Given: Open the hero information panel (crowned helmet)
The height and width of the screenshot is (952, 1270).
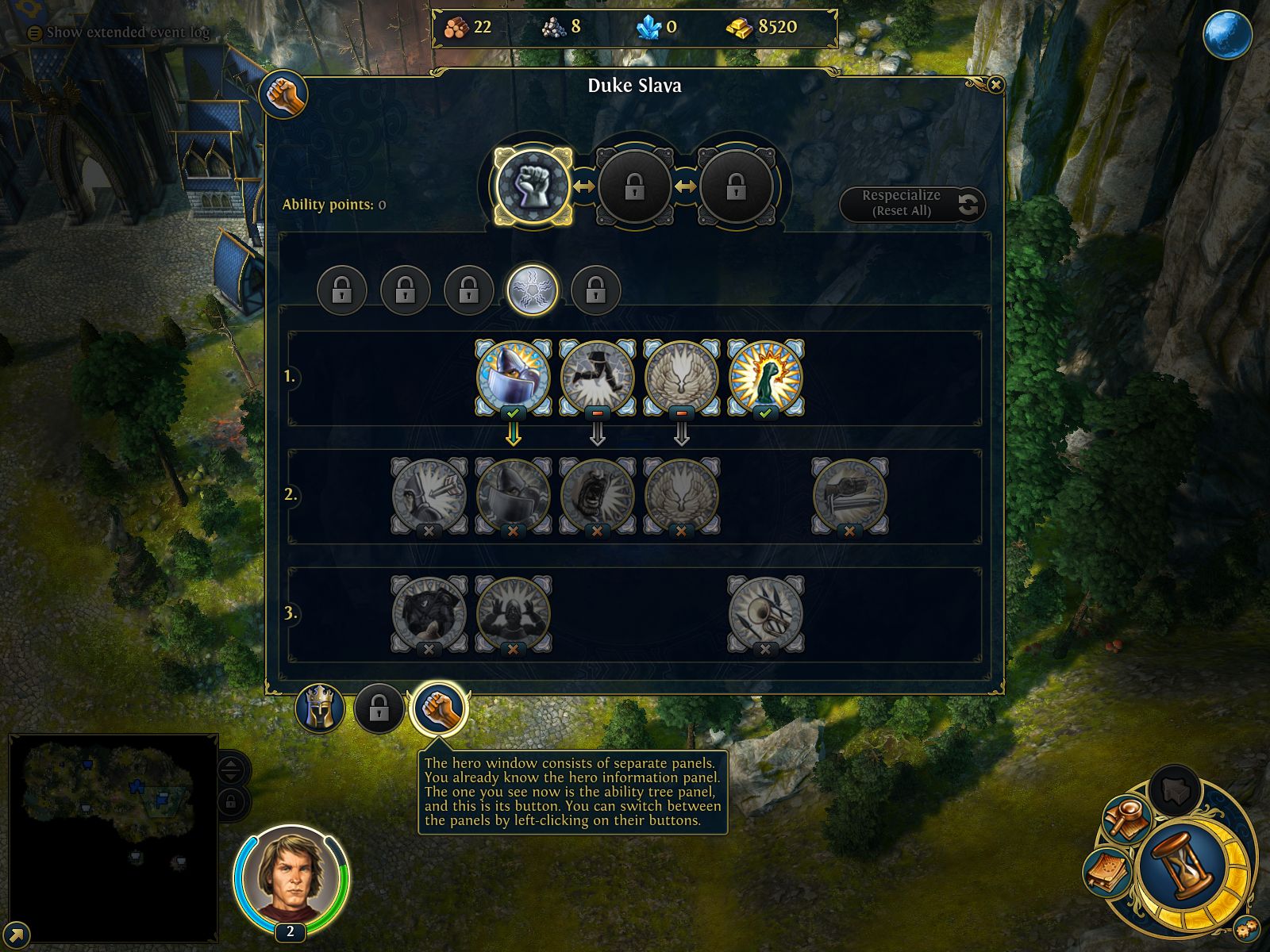Looking at the screenshot, I should (320, 708).
